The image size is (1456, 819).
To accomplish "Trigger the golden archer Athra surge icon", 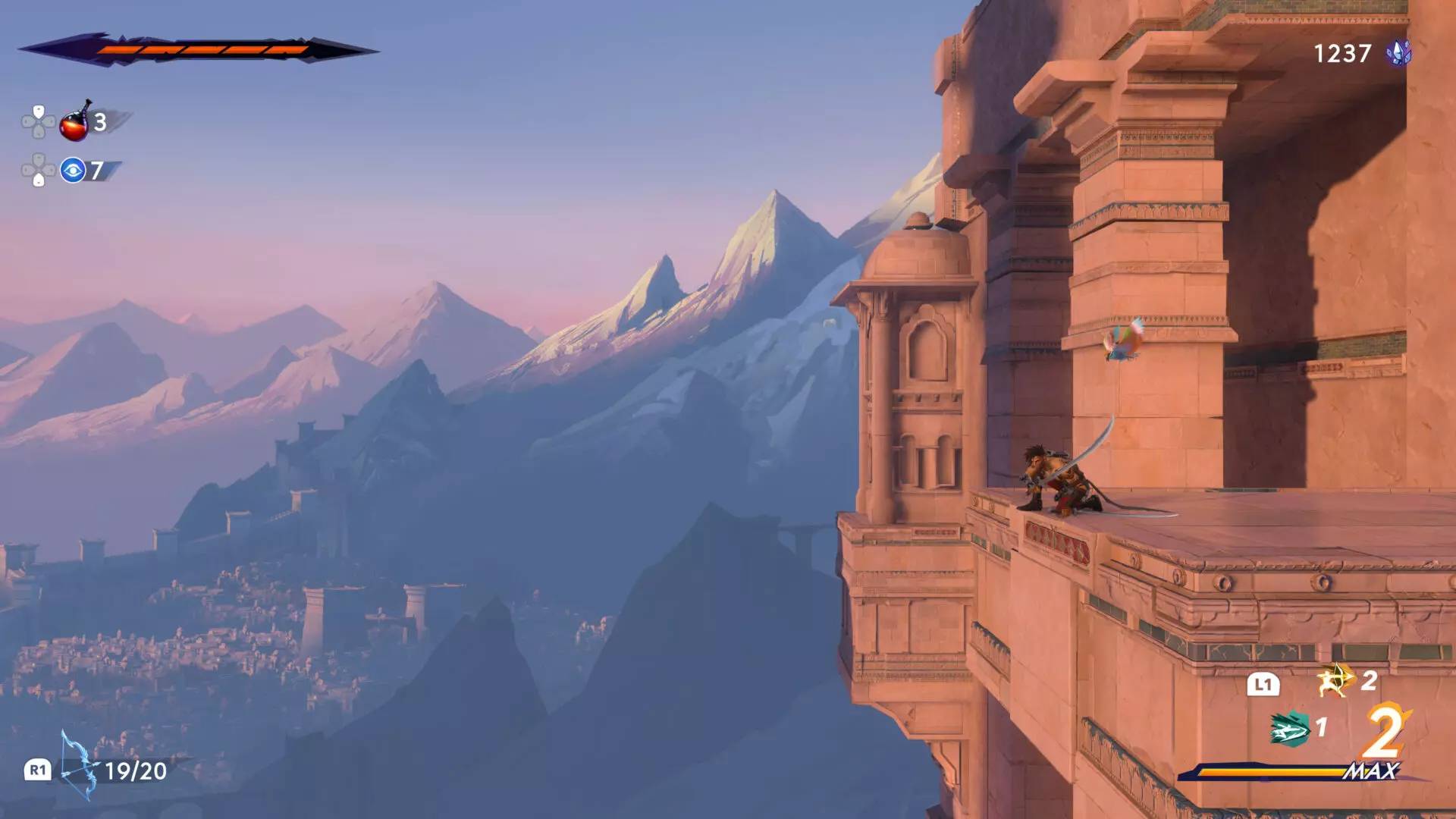I will click(x=1335, y=680).
